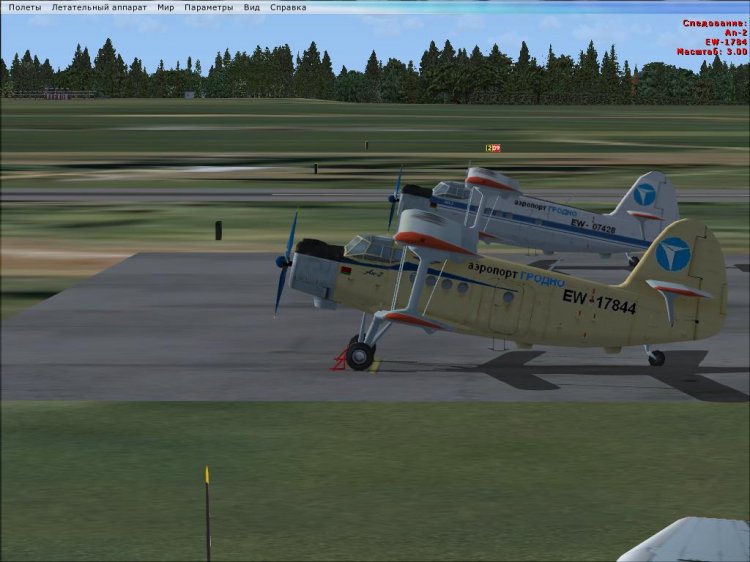This screenshot has height=562, width=750.
Task: Select the Мир menu
Action: coord(165,7)
